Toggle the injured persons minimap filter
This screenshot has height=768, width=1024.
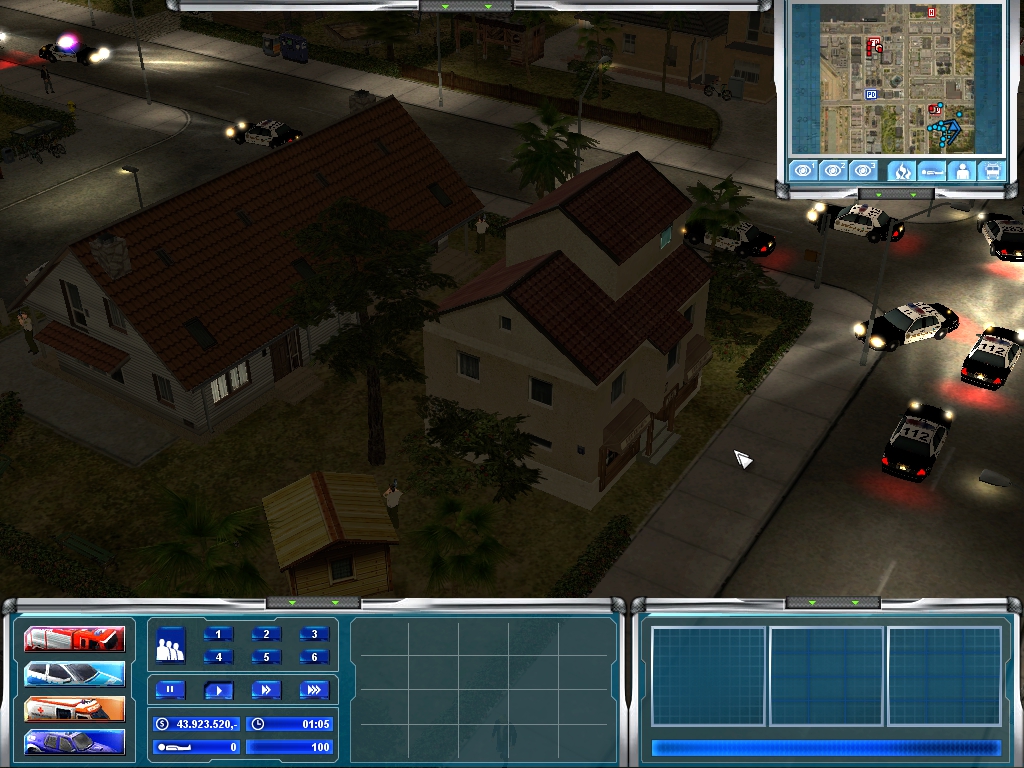pos(932,170)
